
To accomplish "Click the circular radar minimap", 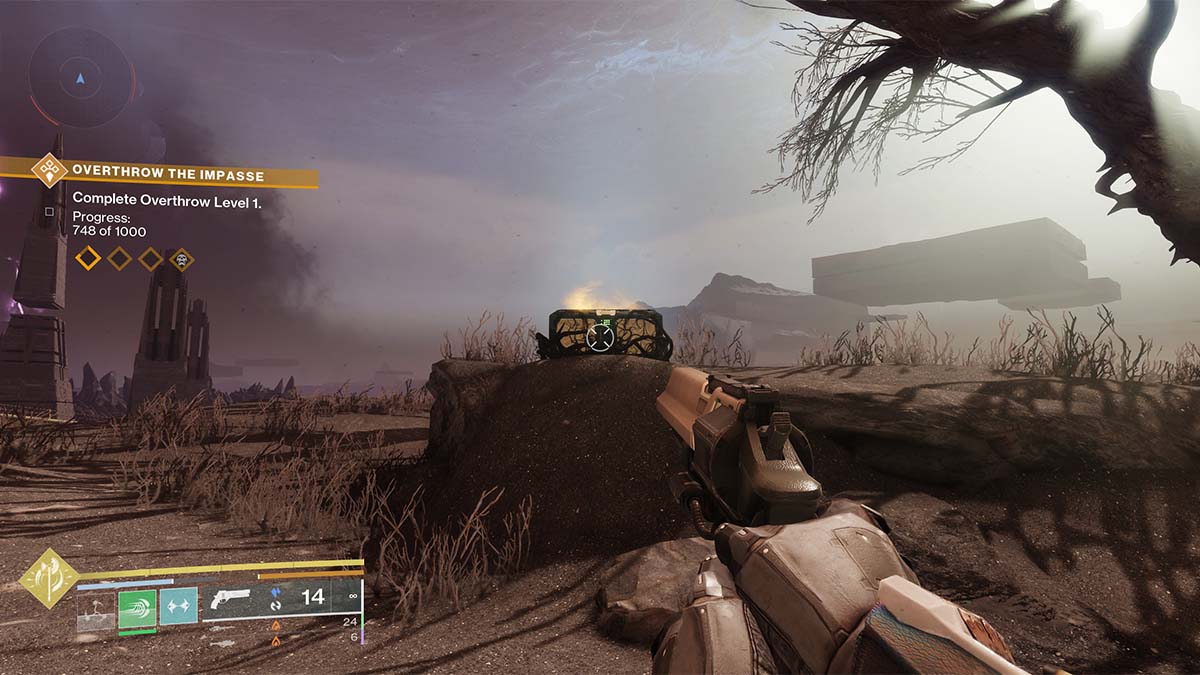I will tap(80, 76).
